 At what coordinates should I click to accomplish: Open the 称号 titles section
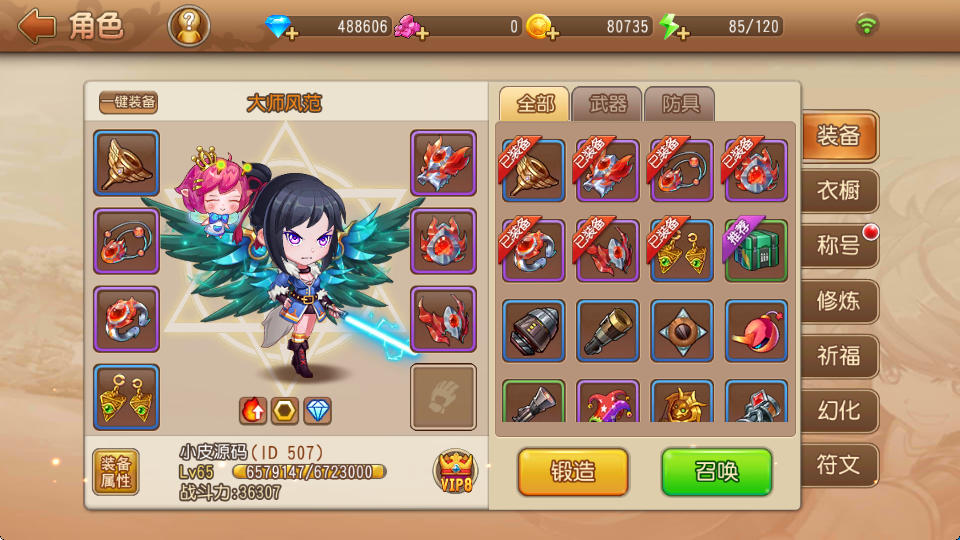click(x=838, y=245)
